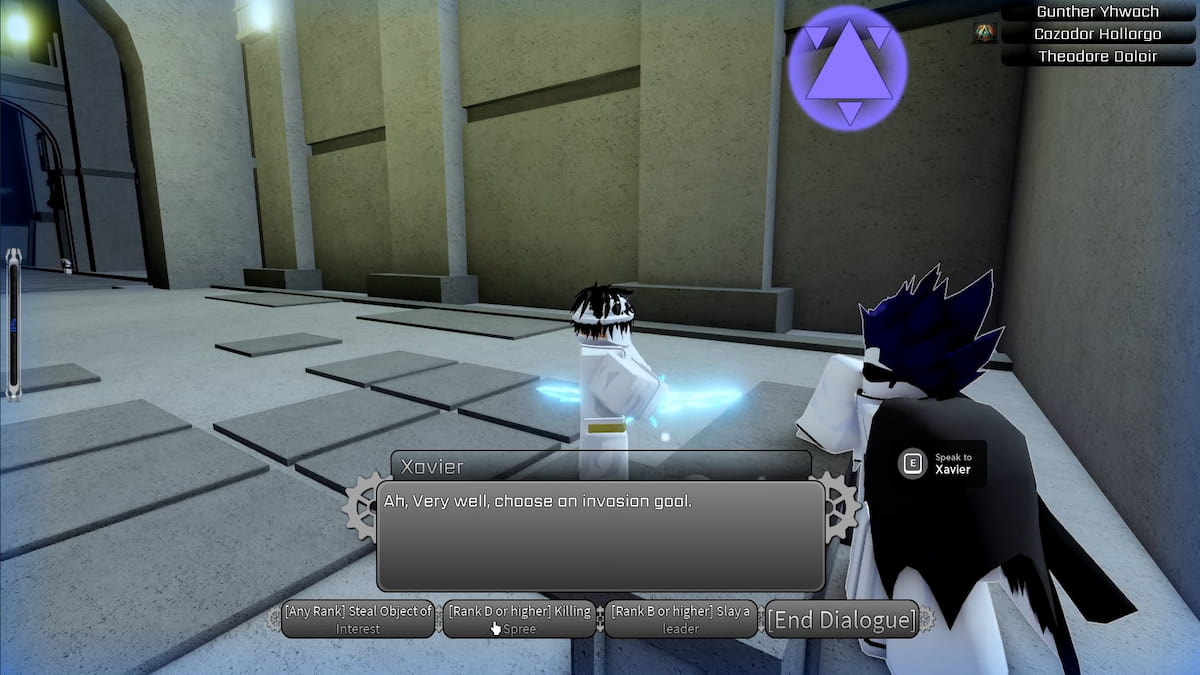Select Cazador Hollargo in the player list
The height and width of the screenshot is (675, 1200).
[1097, 34]
